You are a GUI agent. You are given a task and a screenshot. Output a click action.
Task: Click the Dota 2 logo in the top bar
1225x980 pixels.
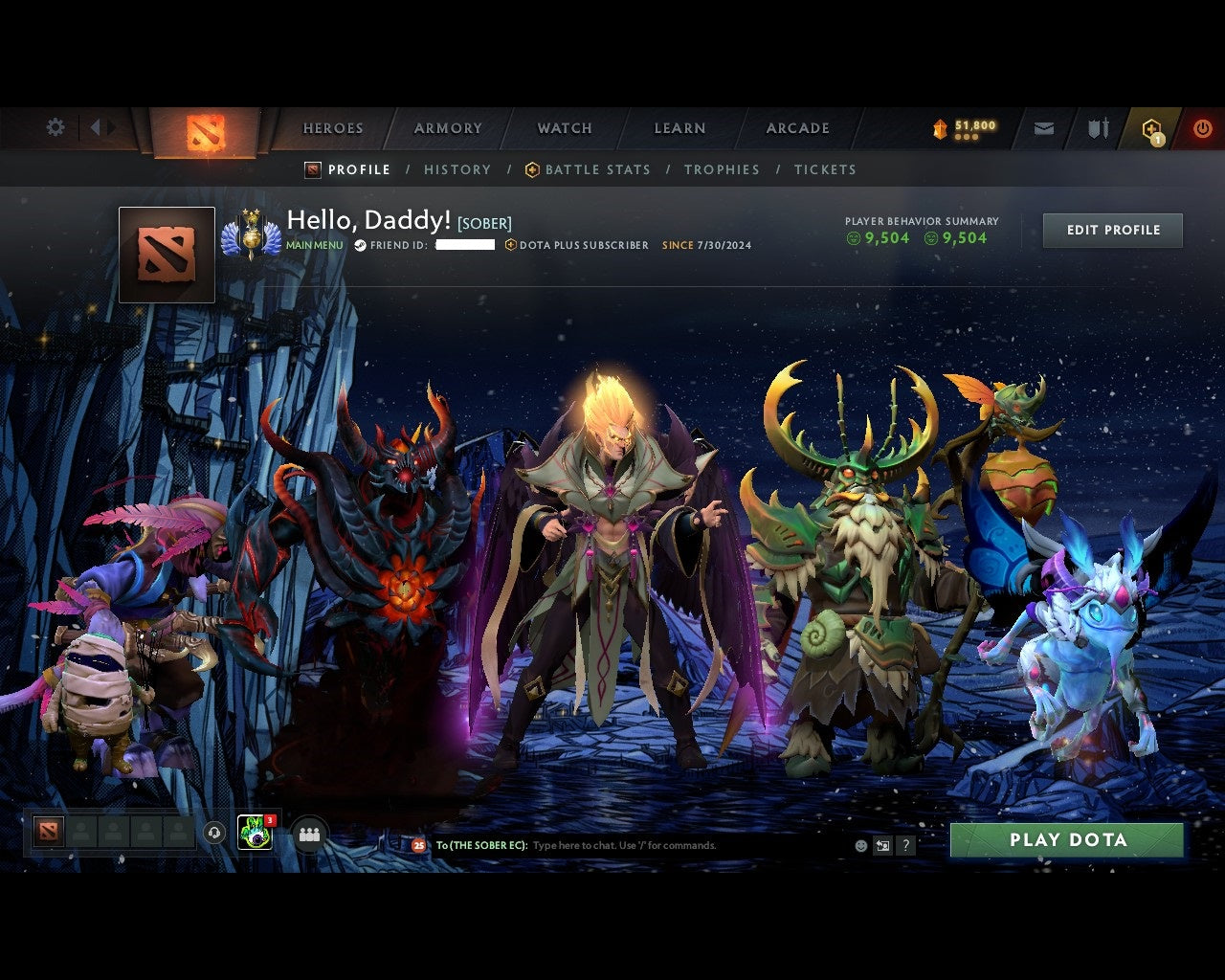[203, 129]
